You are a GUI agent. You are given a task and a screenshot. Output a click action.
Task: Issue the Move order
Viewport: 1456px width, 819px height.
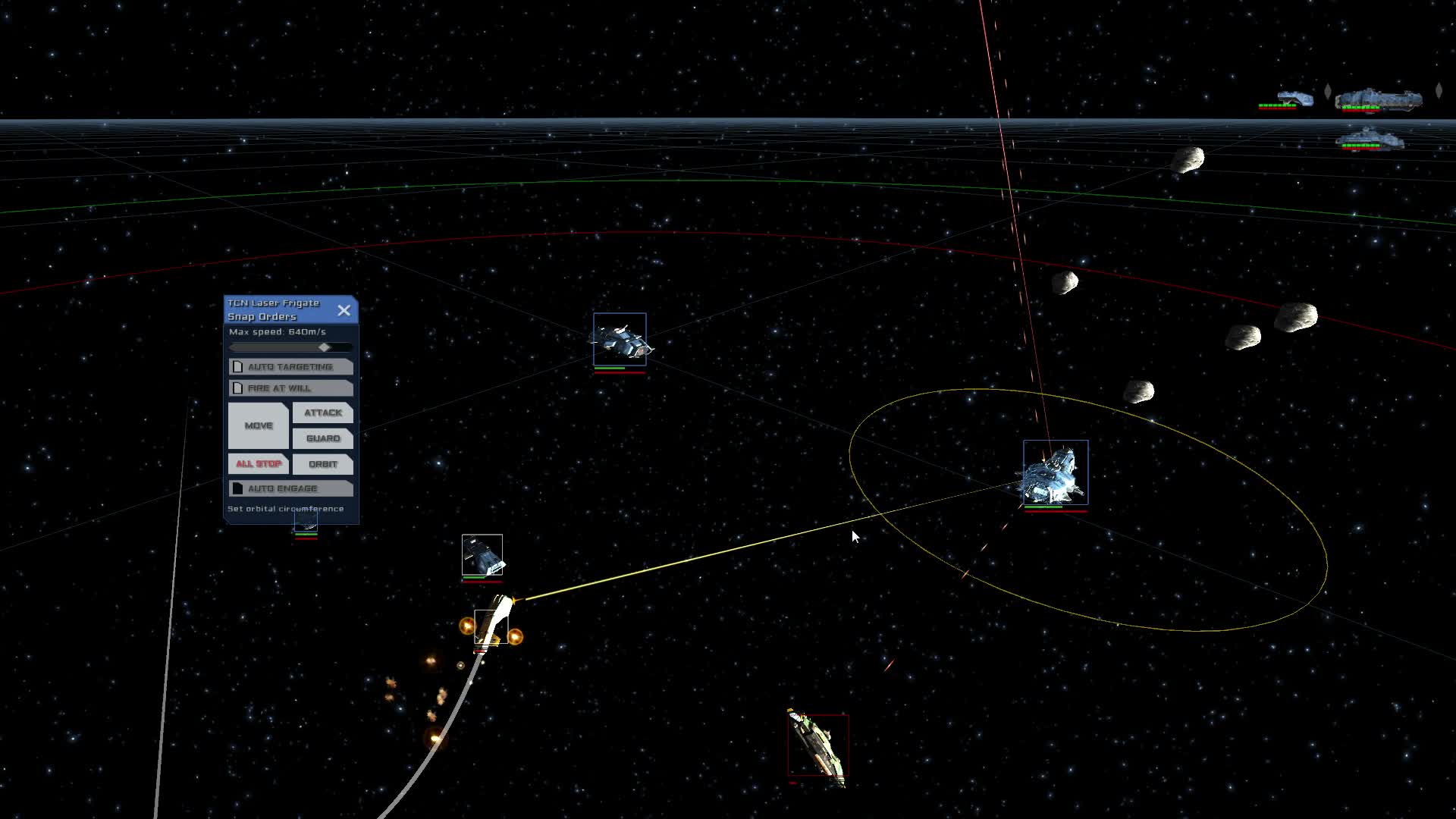coord(259,425)
